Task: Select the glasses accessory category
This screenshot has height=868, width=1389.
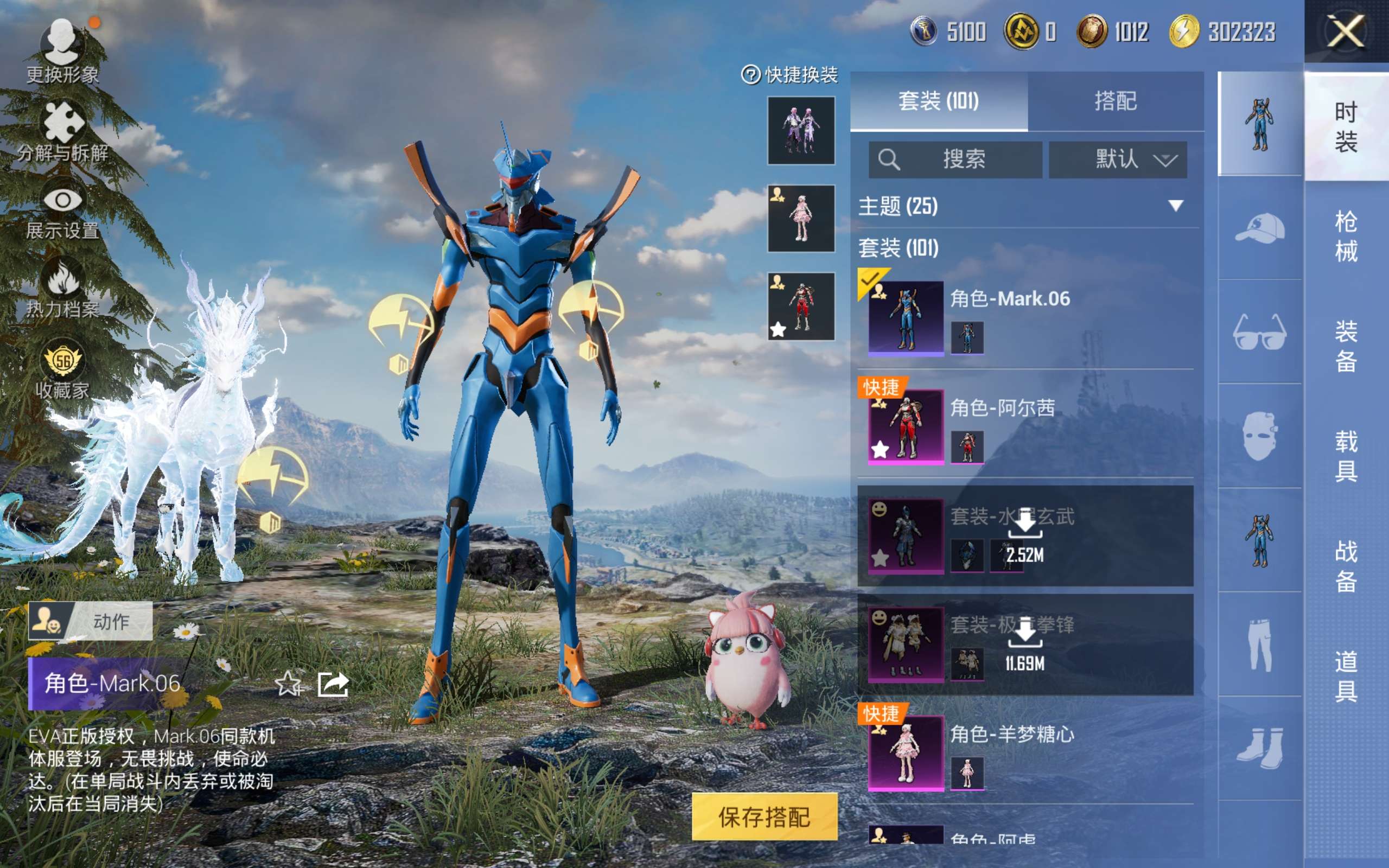Action: 1259,331
